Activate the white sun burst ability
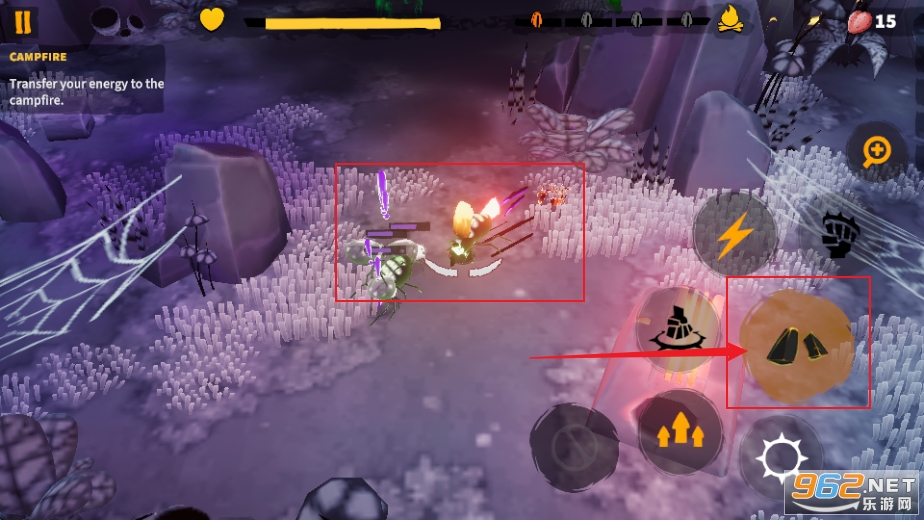 (779, 460)
